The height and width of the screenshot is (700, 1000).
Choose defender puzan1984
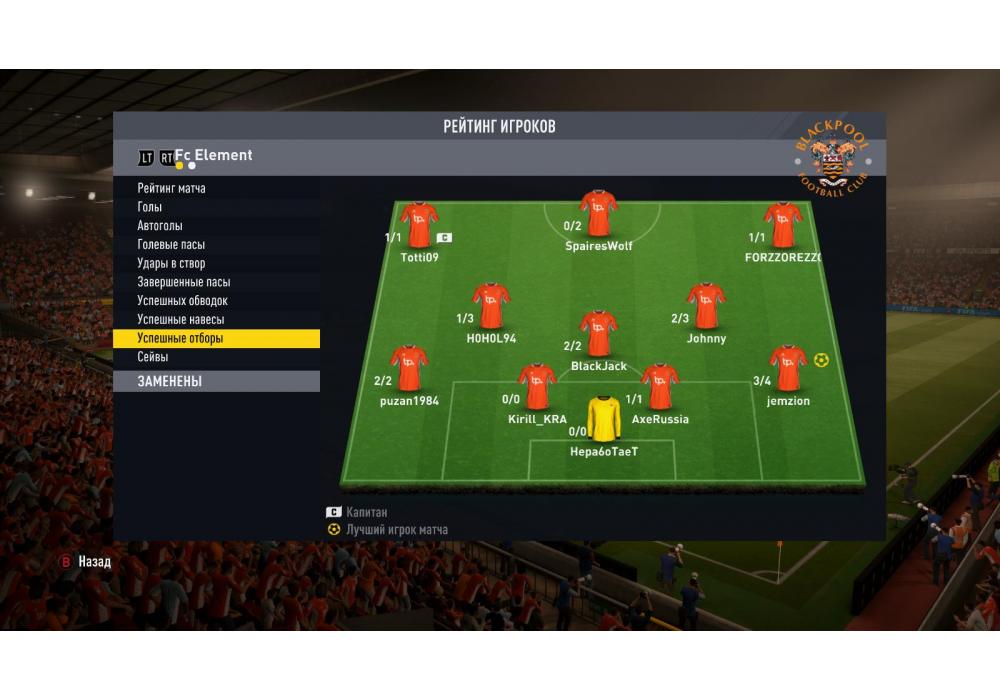408,369
